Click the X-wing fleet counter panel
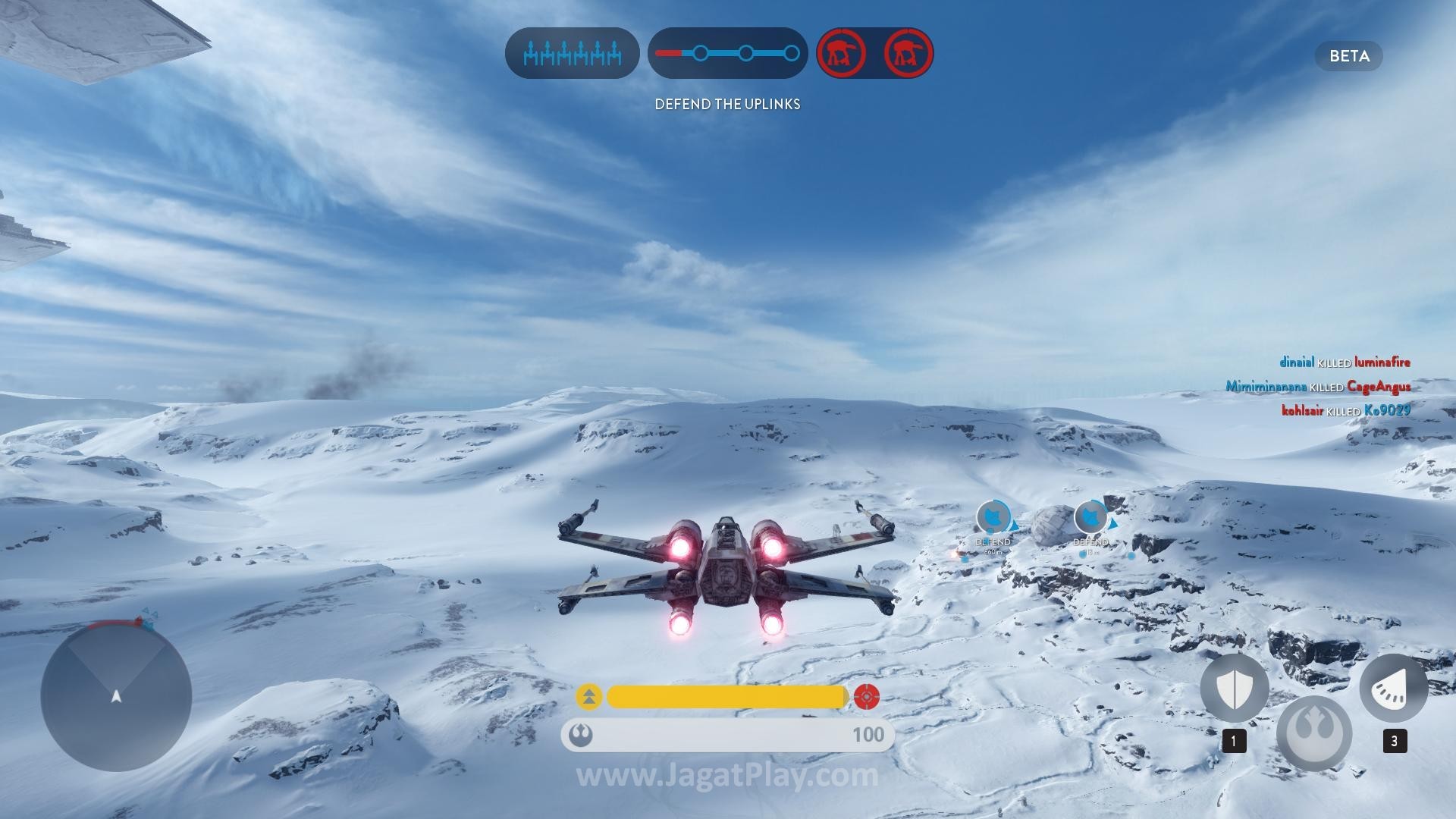 pos(572,54)
